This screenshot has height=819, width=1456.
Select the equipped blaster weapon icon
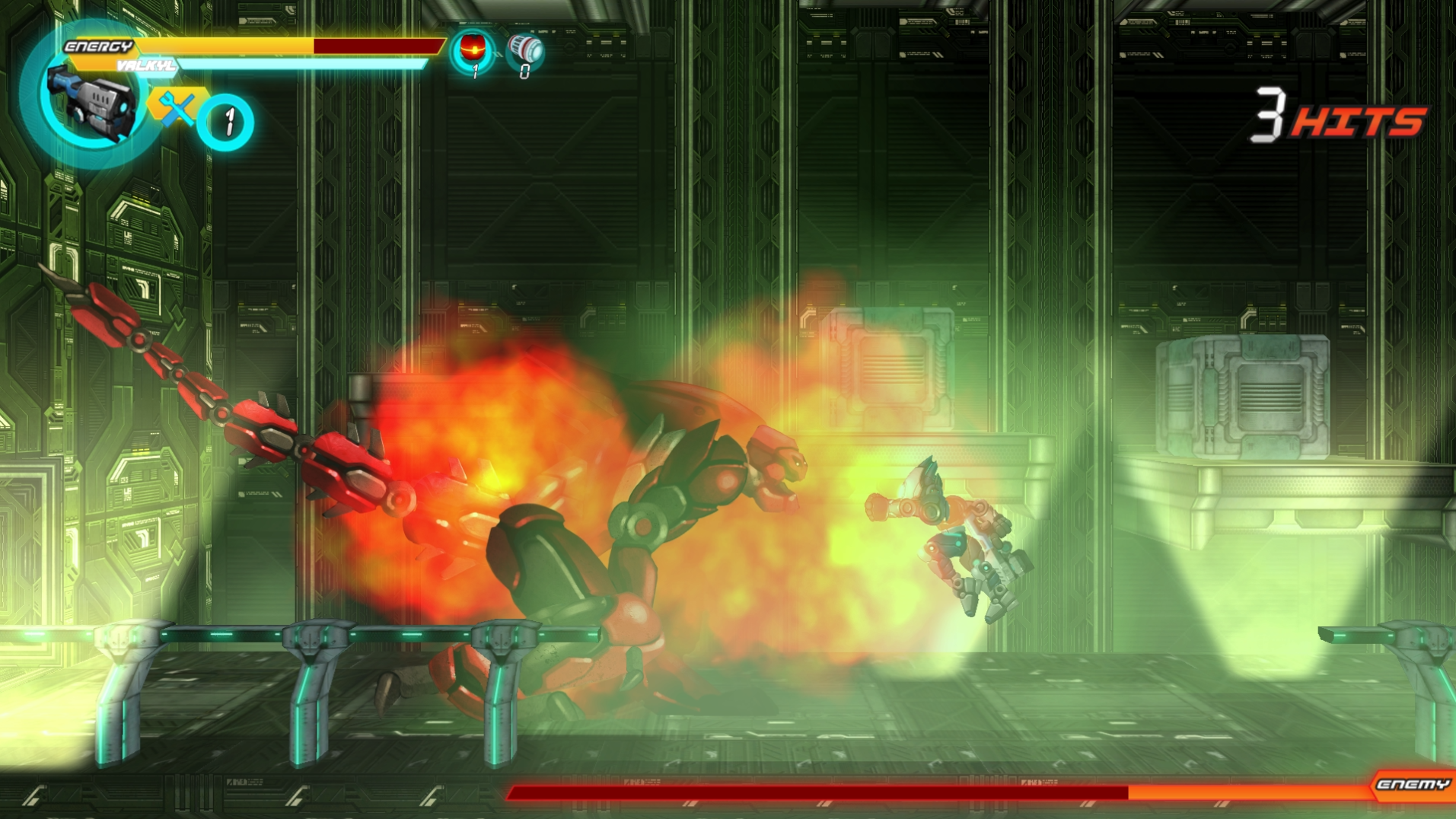pos(91,103)
